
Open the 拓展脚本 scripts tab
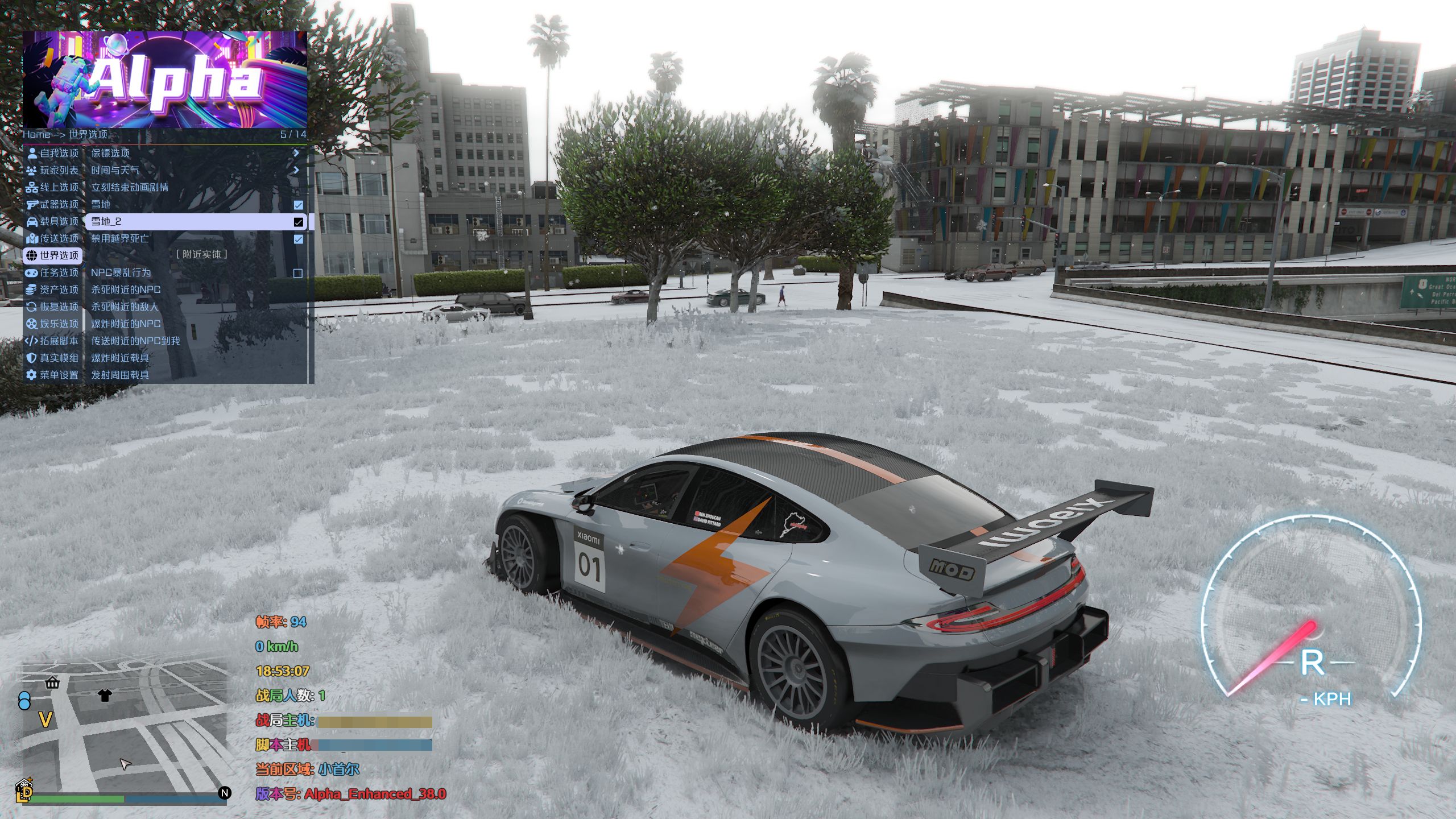click(53, 341)
